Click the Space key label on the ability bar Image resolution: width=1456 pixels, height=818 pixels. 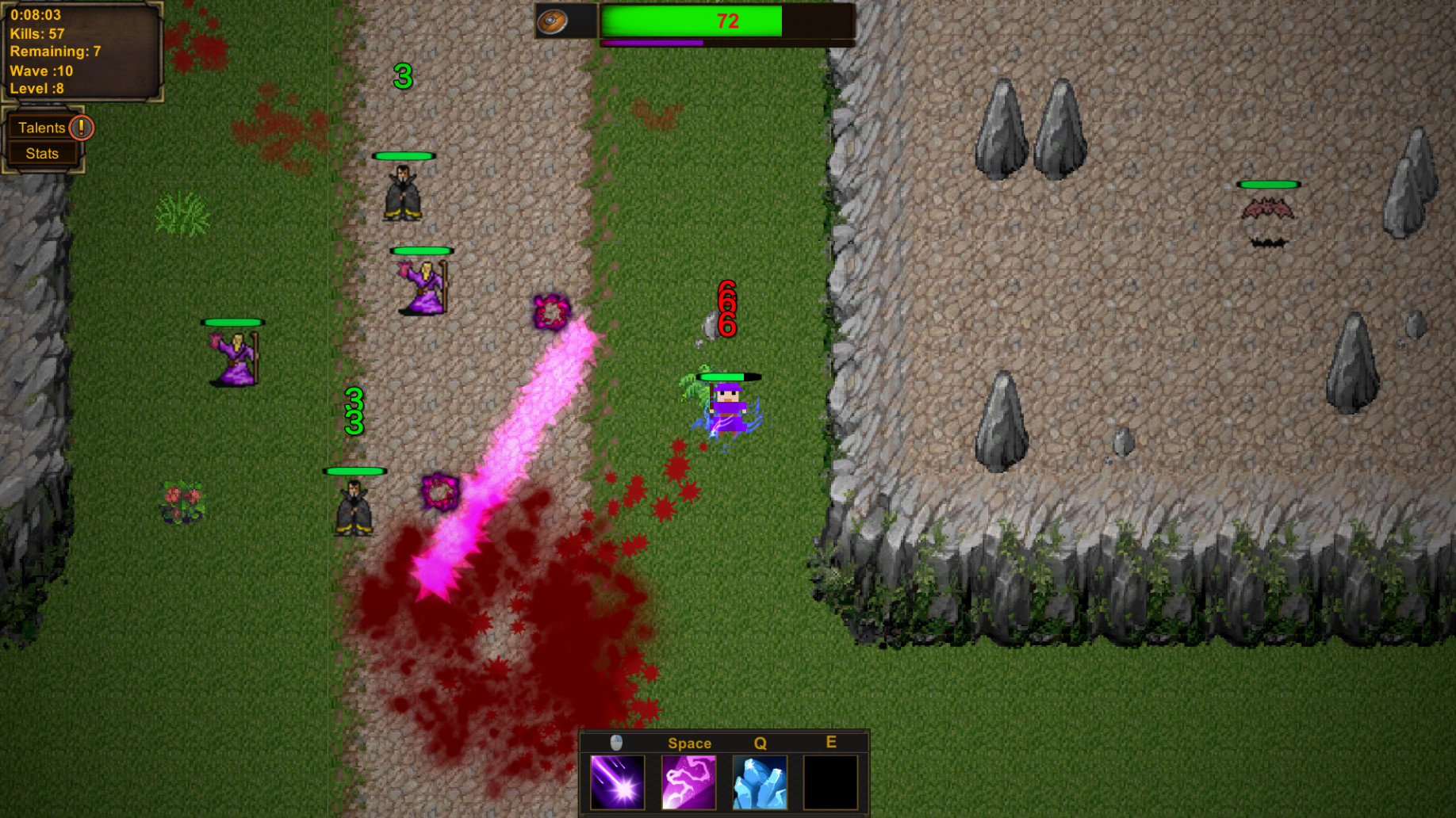click(688, 743)
